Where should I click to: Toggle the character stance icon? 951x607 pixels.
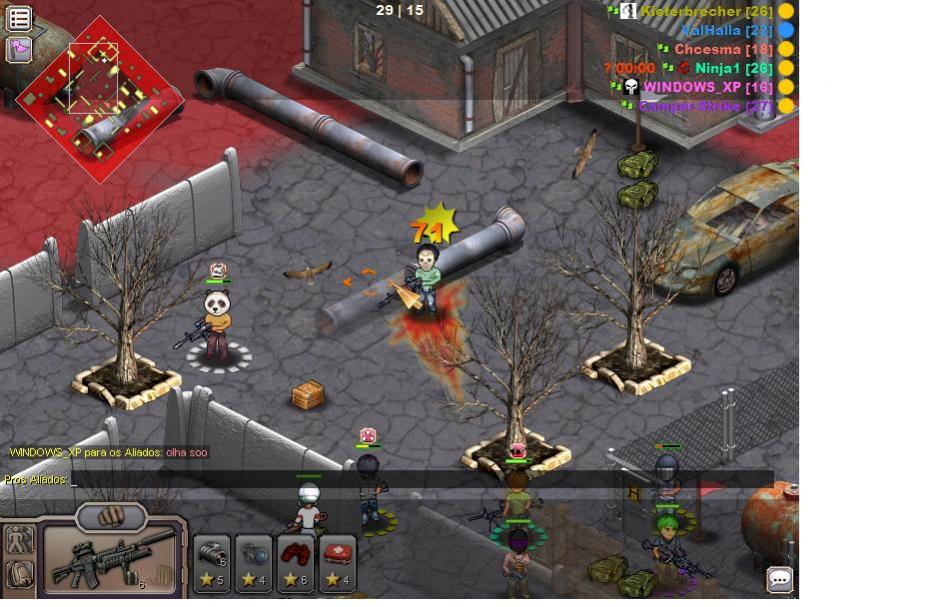point(19,541)
